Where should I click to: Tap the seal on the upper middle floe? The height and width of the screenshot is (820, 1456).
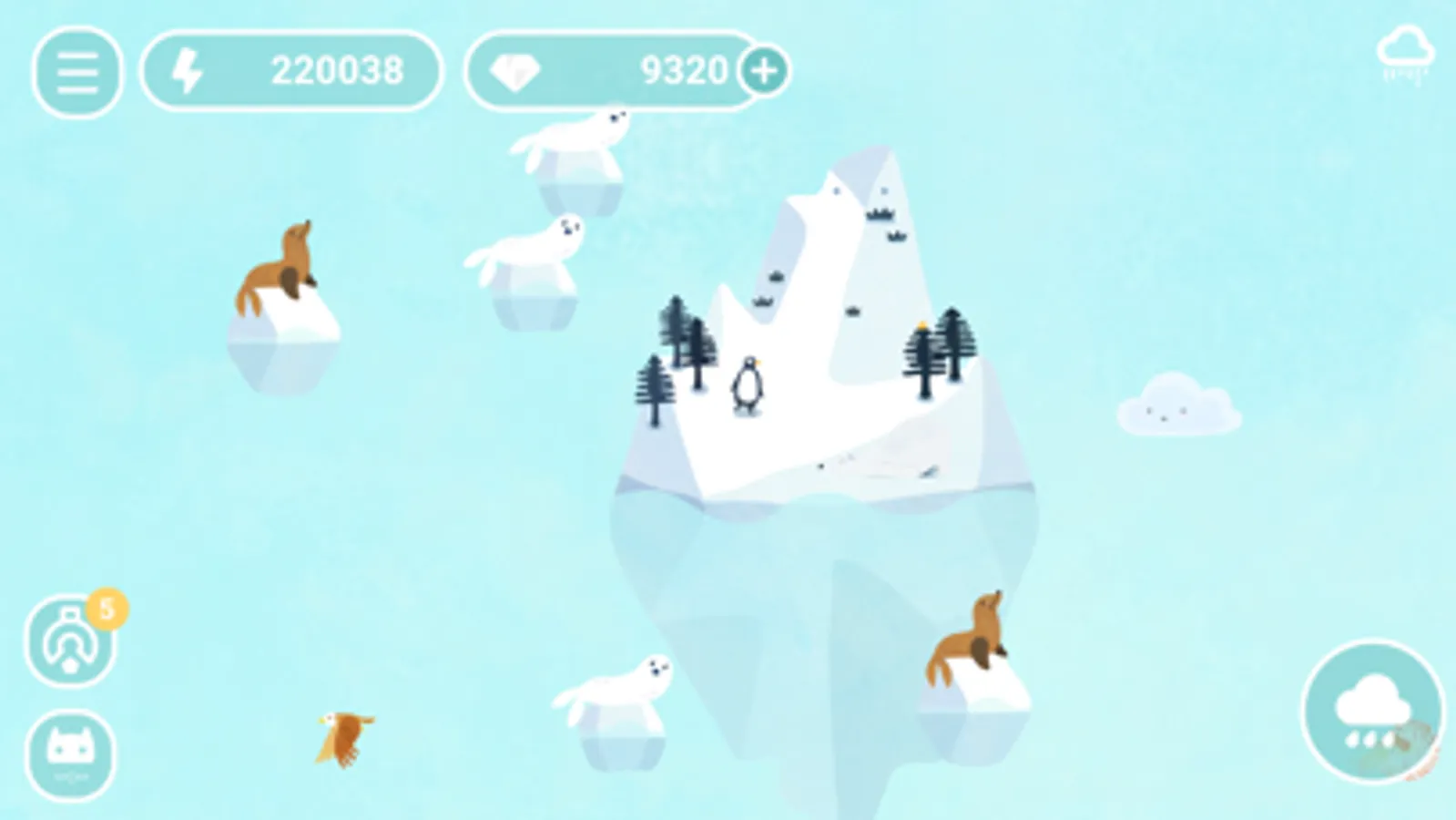[529, 243]
